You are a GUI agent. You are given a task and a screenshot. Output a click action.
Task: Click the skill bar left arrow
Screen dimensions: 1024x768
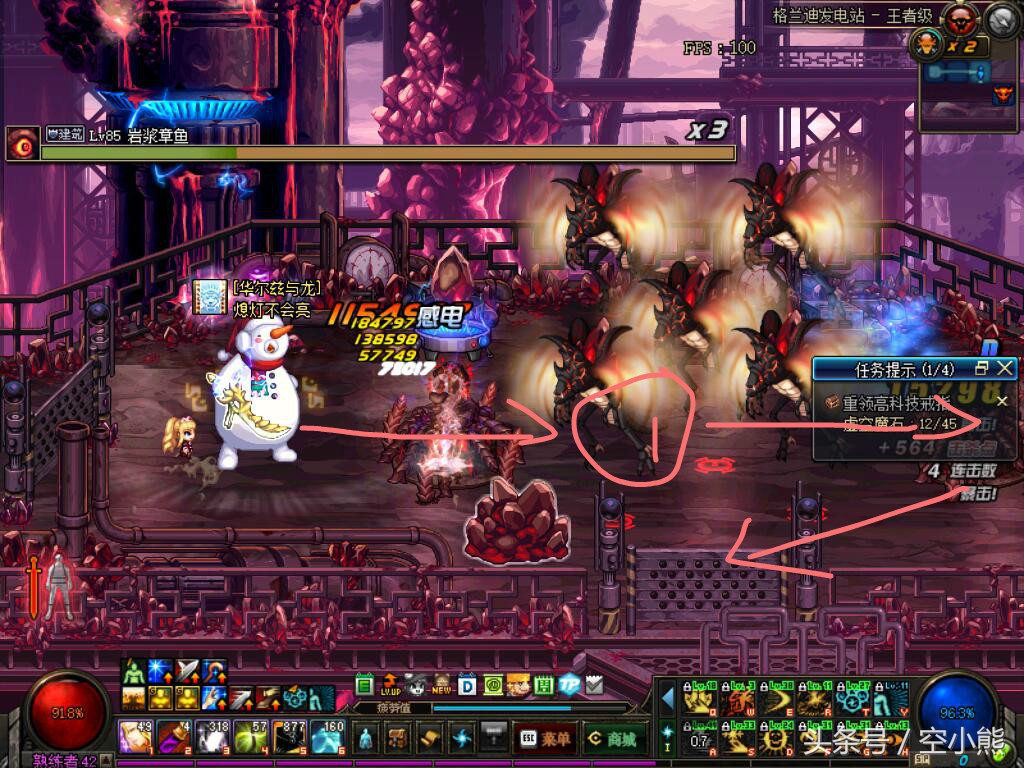pos(667,700)
